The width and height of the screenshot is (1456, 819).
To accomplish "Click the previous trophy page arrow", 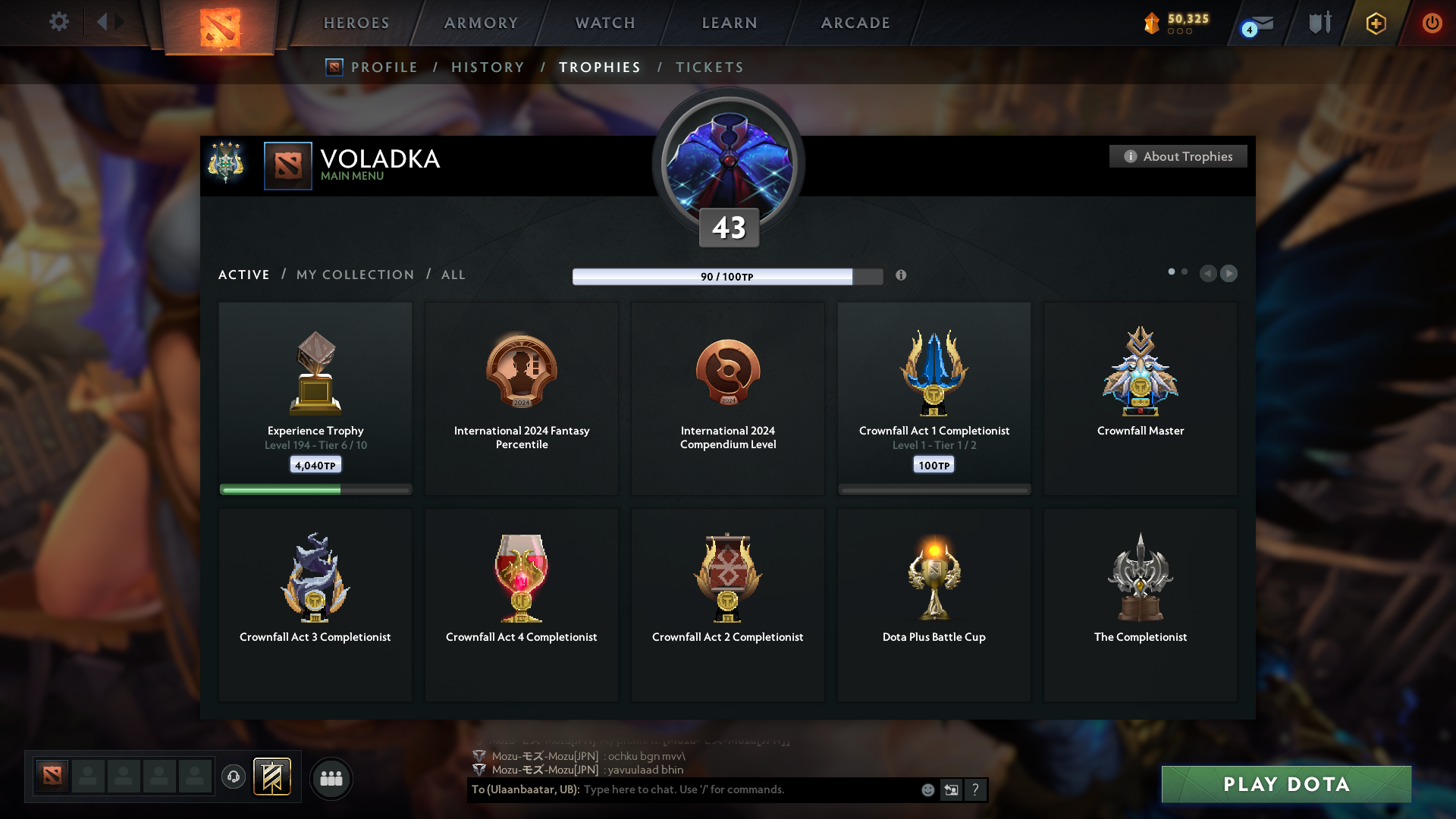I will point(1209,274).
